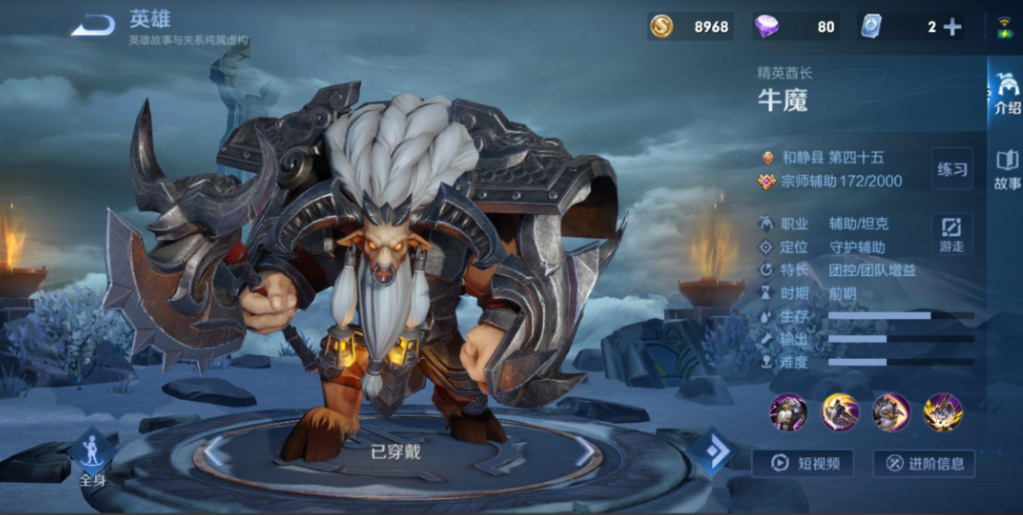View the second skill icon

(840, 411)
